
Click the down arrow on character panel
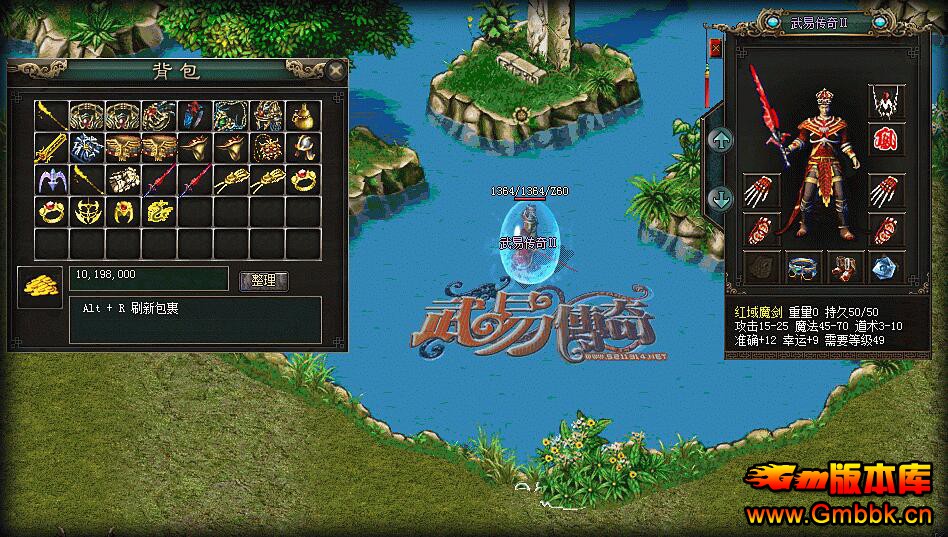720,198
